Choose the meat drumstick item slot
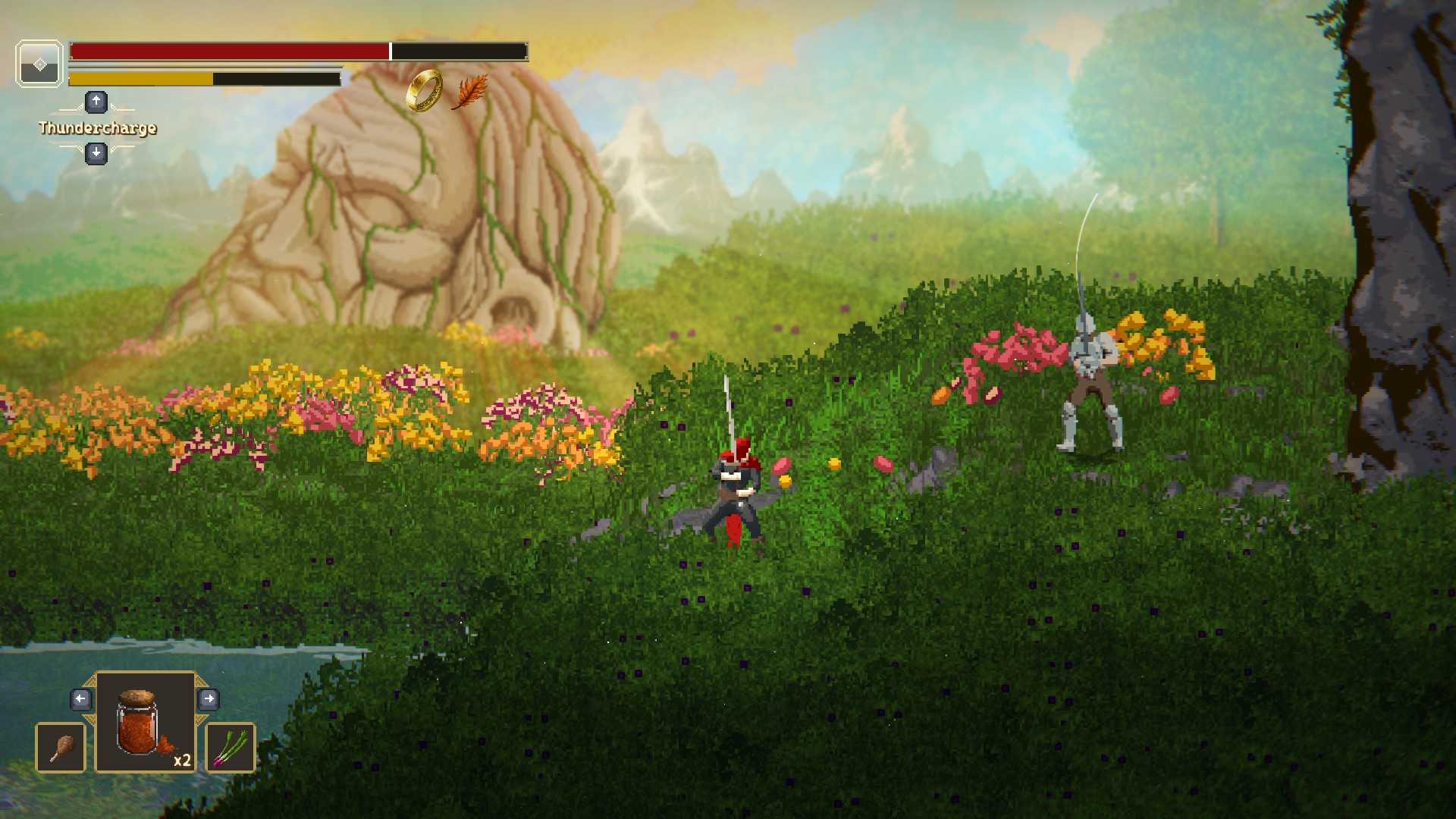 tap(61, 748)
